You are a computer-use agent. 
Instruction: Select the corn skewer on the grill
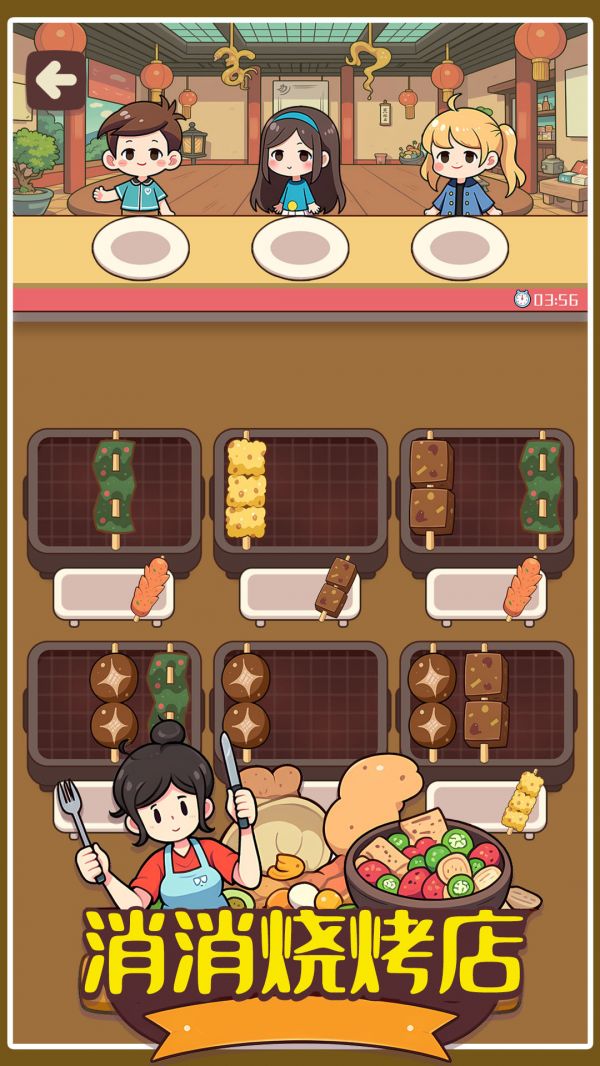tap(246, 490)
